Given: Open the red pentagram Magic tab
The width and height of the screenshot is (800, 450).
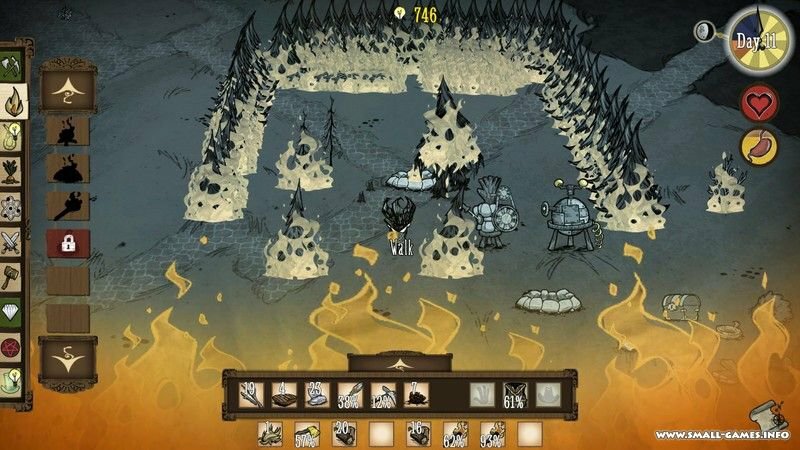Looking at the screenshot, I should click(x=12, y=345).
